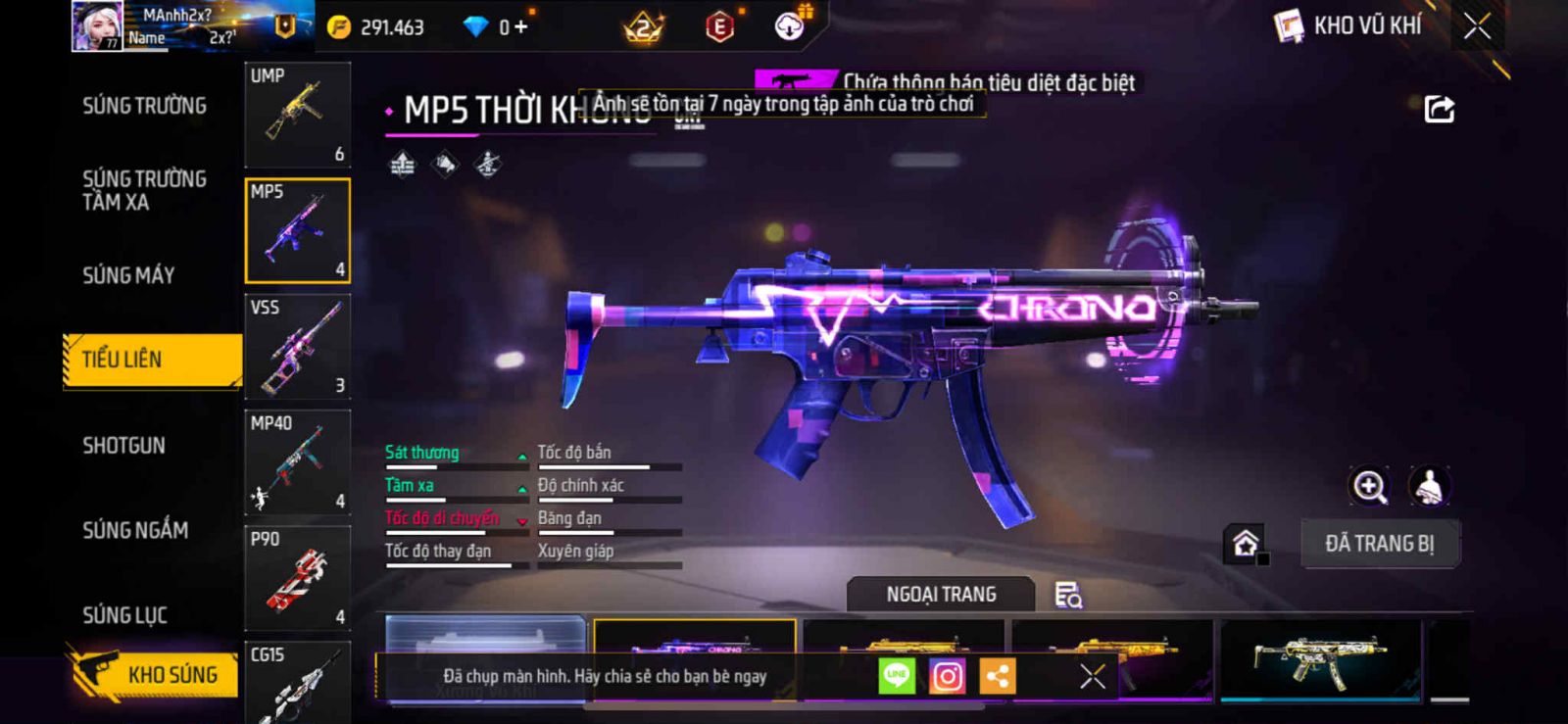
Task: Close the weapon vault screen
Action: pos(1477,26)
